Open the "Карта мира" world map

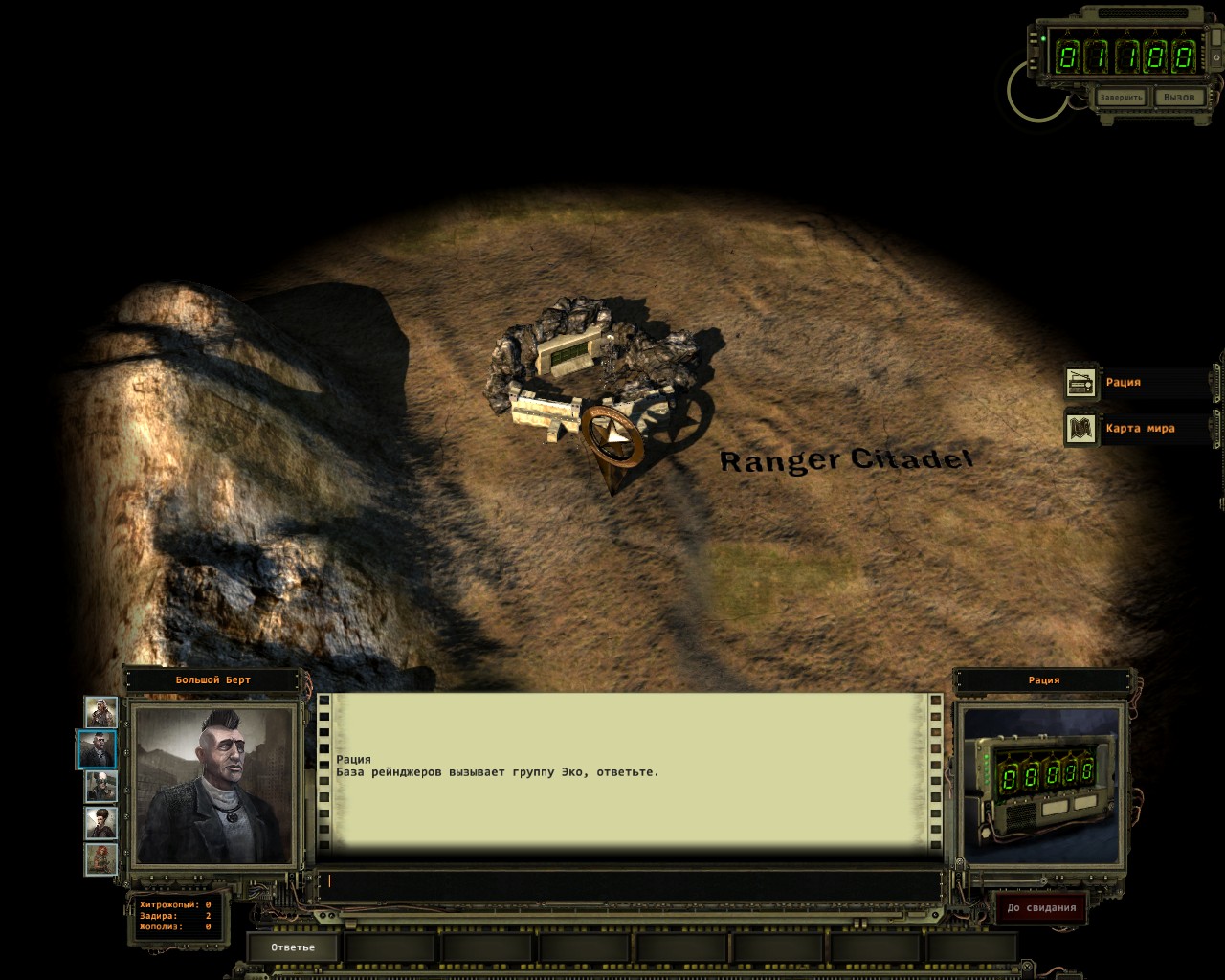[x=1140, y=428]
